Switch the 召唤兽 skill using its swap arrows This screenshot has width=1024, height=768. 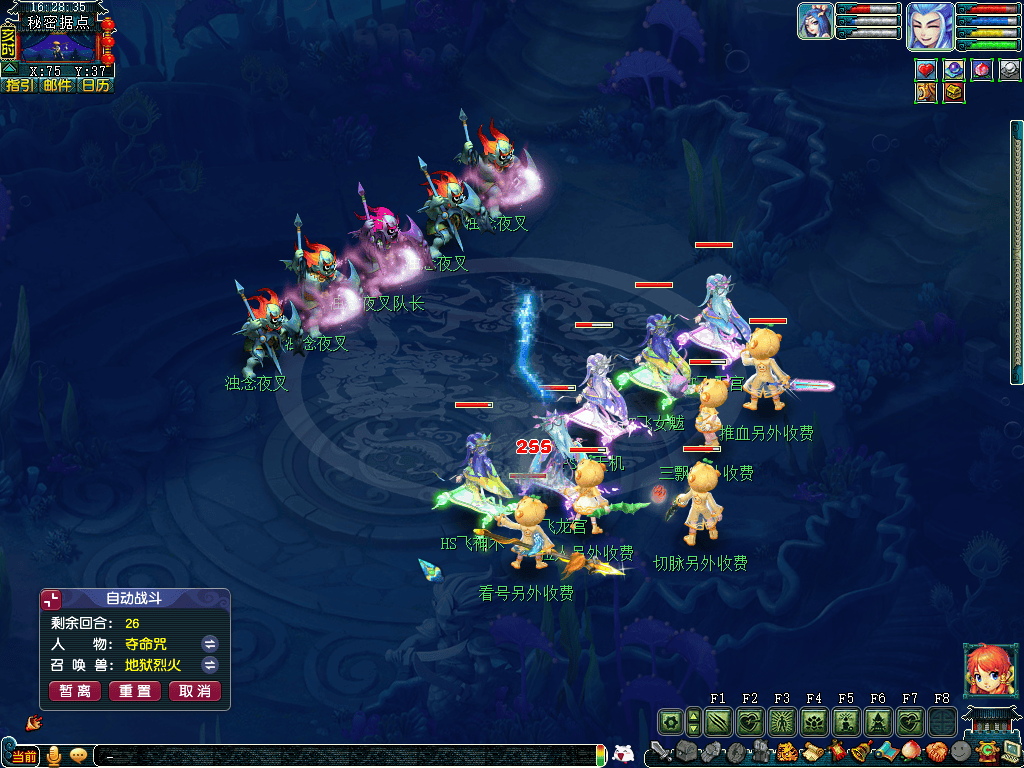tap(210, 665)
